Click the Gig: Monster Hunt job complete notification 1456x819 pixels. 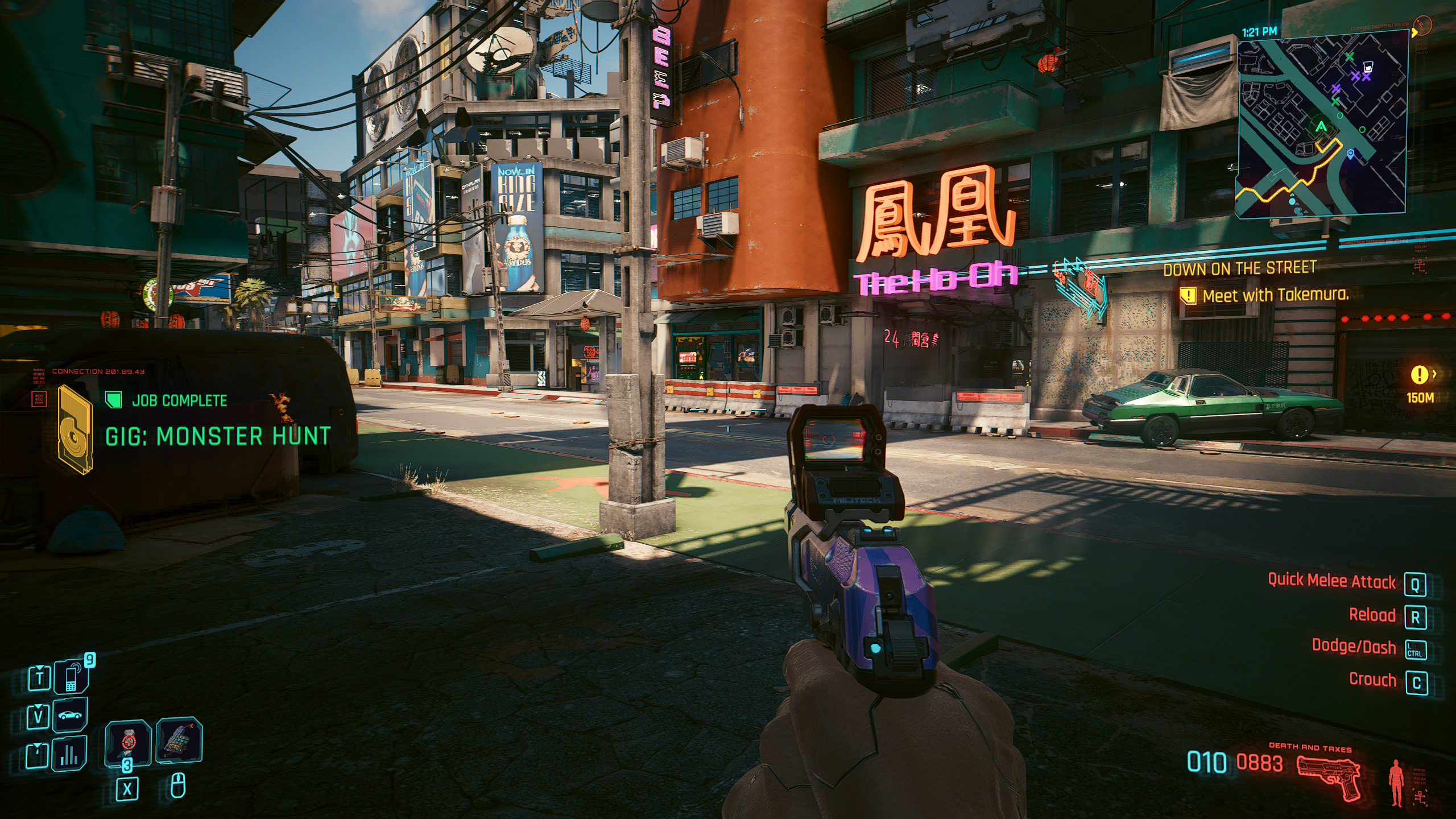217,436
